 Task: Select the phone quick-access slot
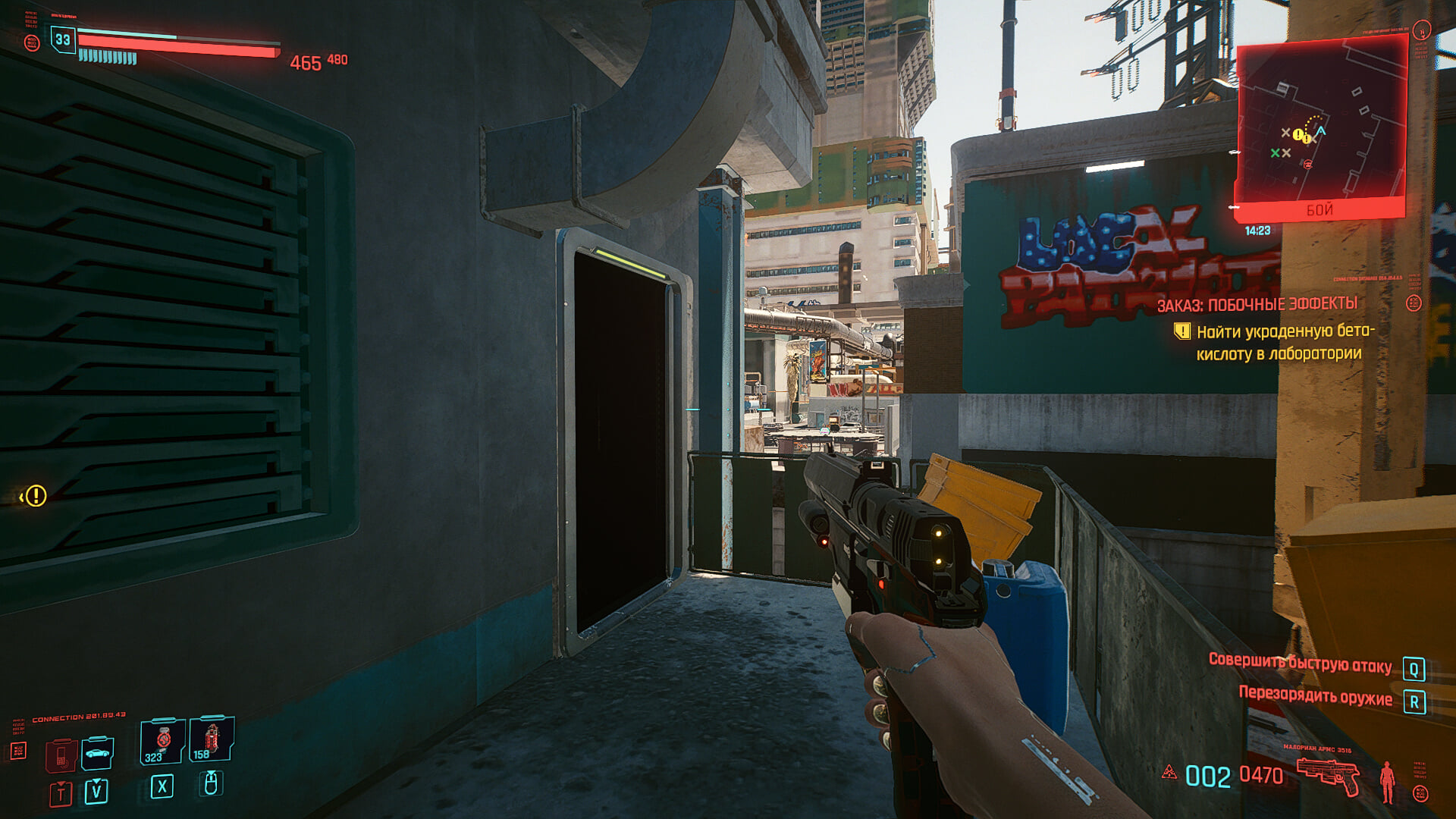coord(61,755)
